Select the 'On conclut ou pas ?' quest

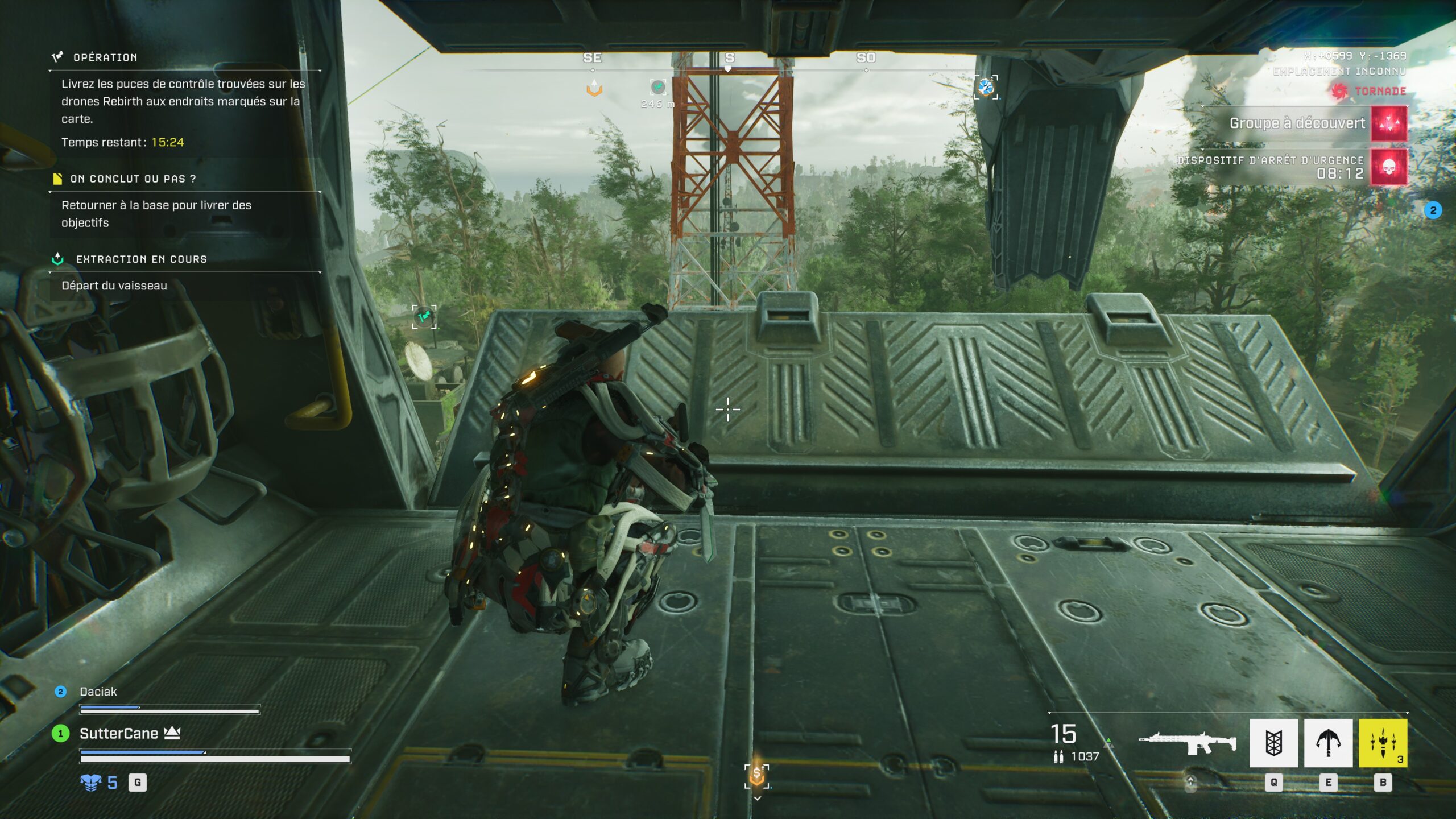click(133, 179)
